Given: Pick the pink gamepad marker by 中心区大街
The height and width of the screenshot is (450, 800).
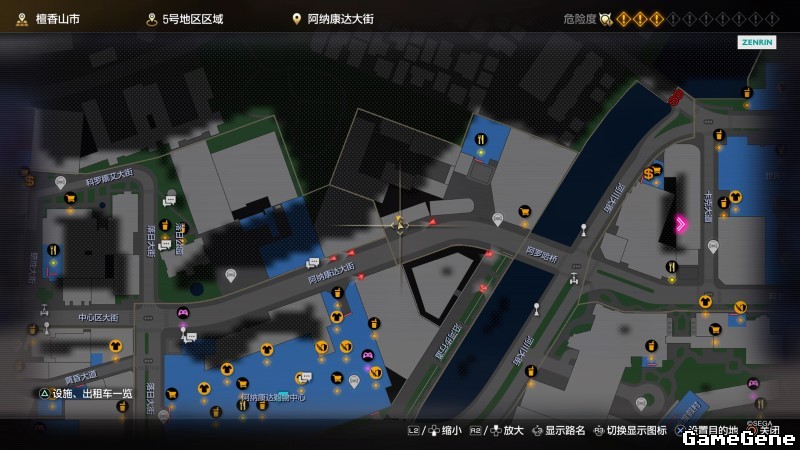Looking at the screenshot, I should click(x=183, y=313).
